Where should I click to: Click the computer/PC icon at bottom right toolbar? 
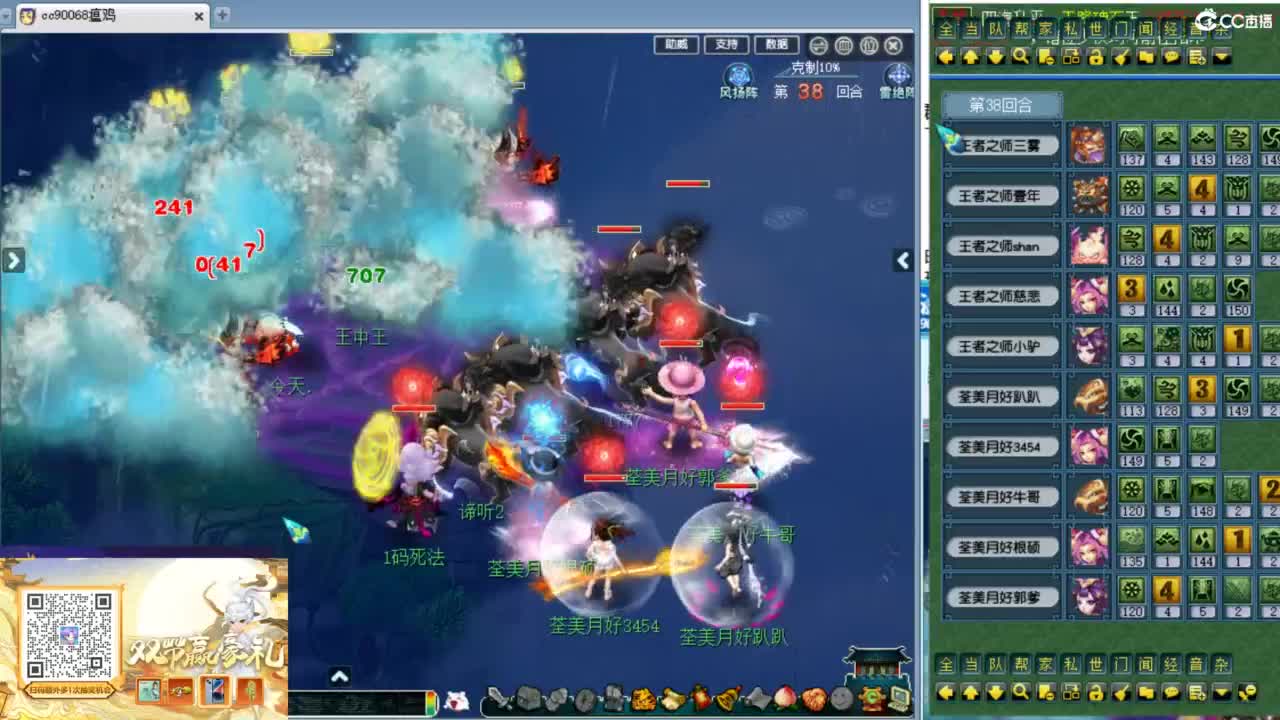click(897, 700)
